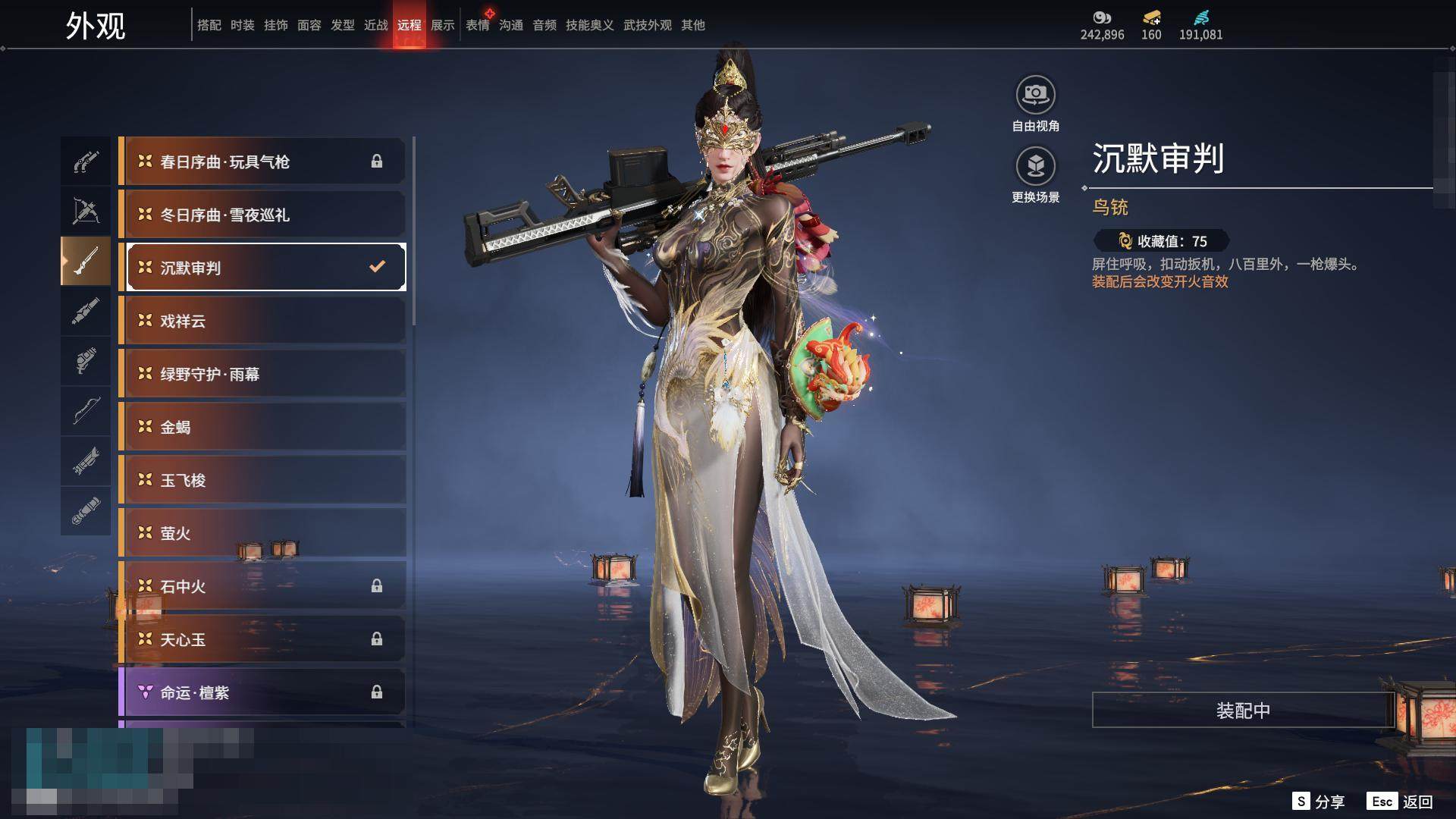Click the 装配中 equip button
This screenshot has width=1456, height=819.
tap(1243, 711)
